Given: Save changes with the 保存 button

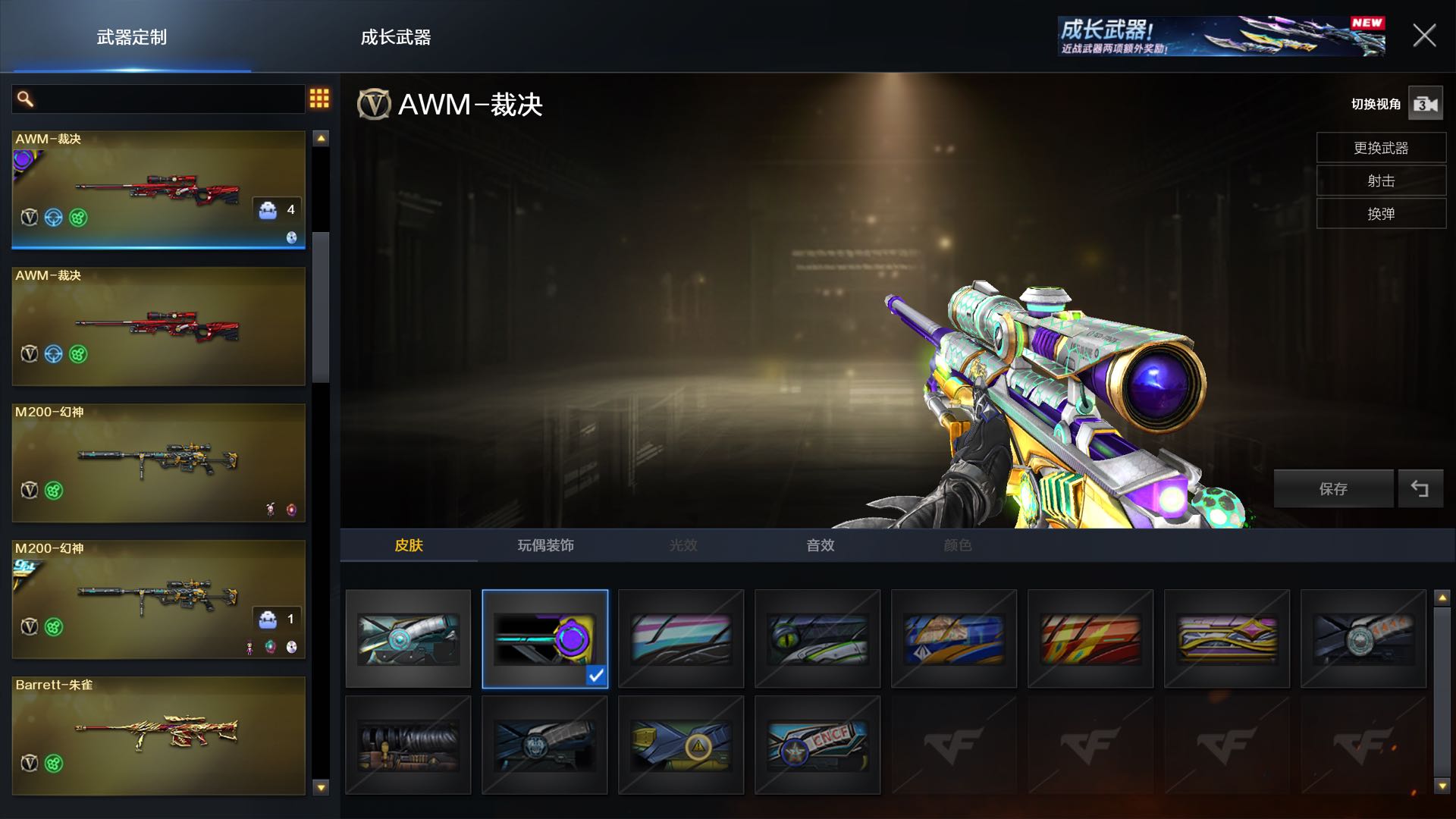Looking at the screenshot, I should point(1332,489).
